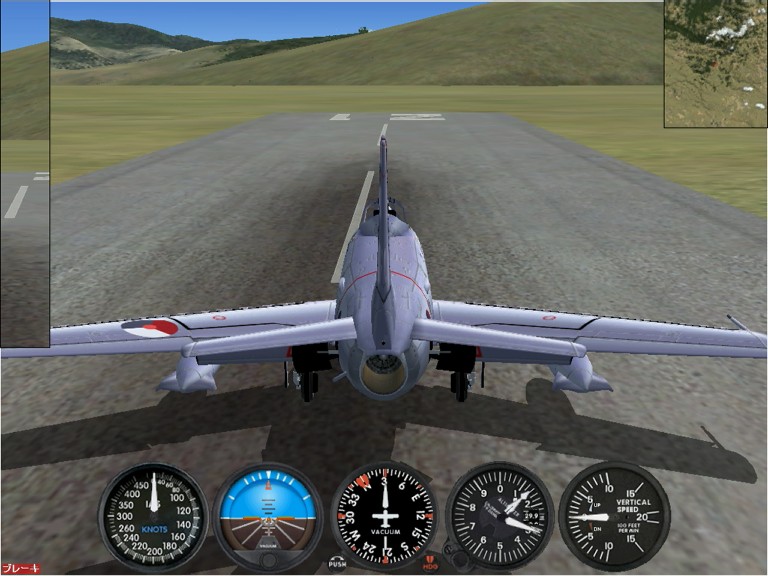768x576 pixels.
Task: Select the blue attitude indicator gauge
Action: pos(268,515)
